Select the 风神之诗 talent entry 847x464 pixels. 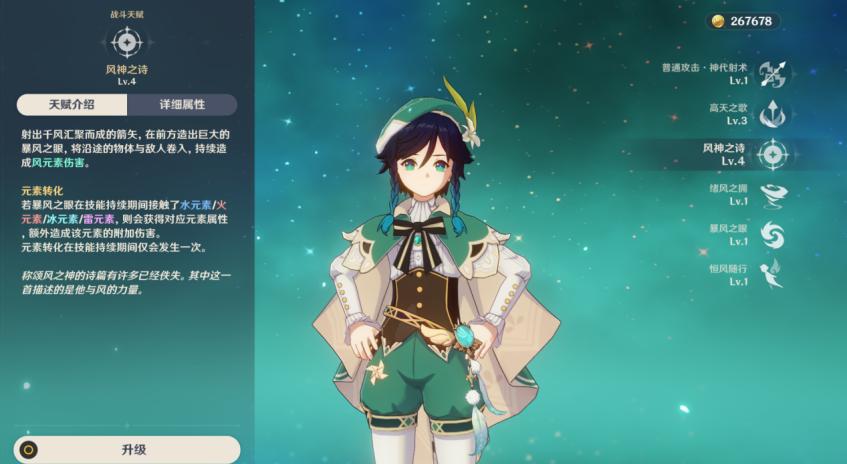click(x=771, y=154)
